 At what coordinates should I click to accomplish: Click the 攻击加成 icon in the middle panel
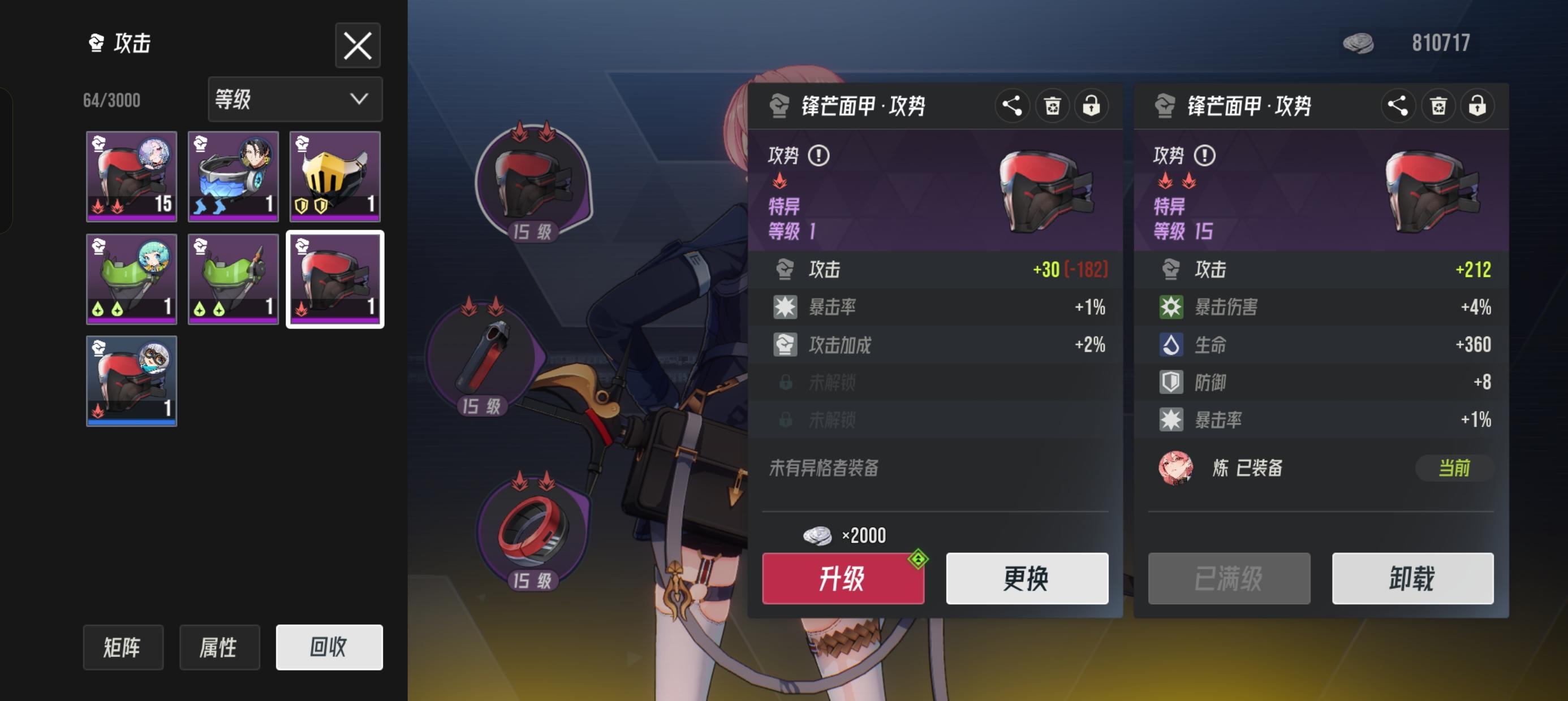tap(787, 345)
